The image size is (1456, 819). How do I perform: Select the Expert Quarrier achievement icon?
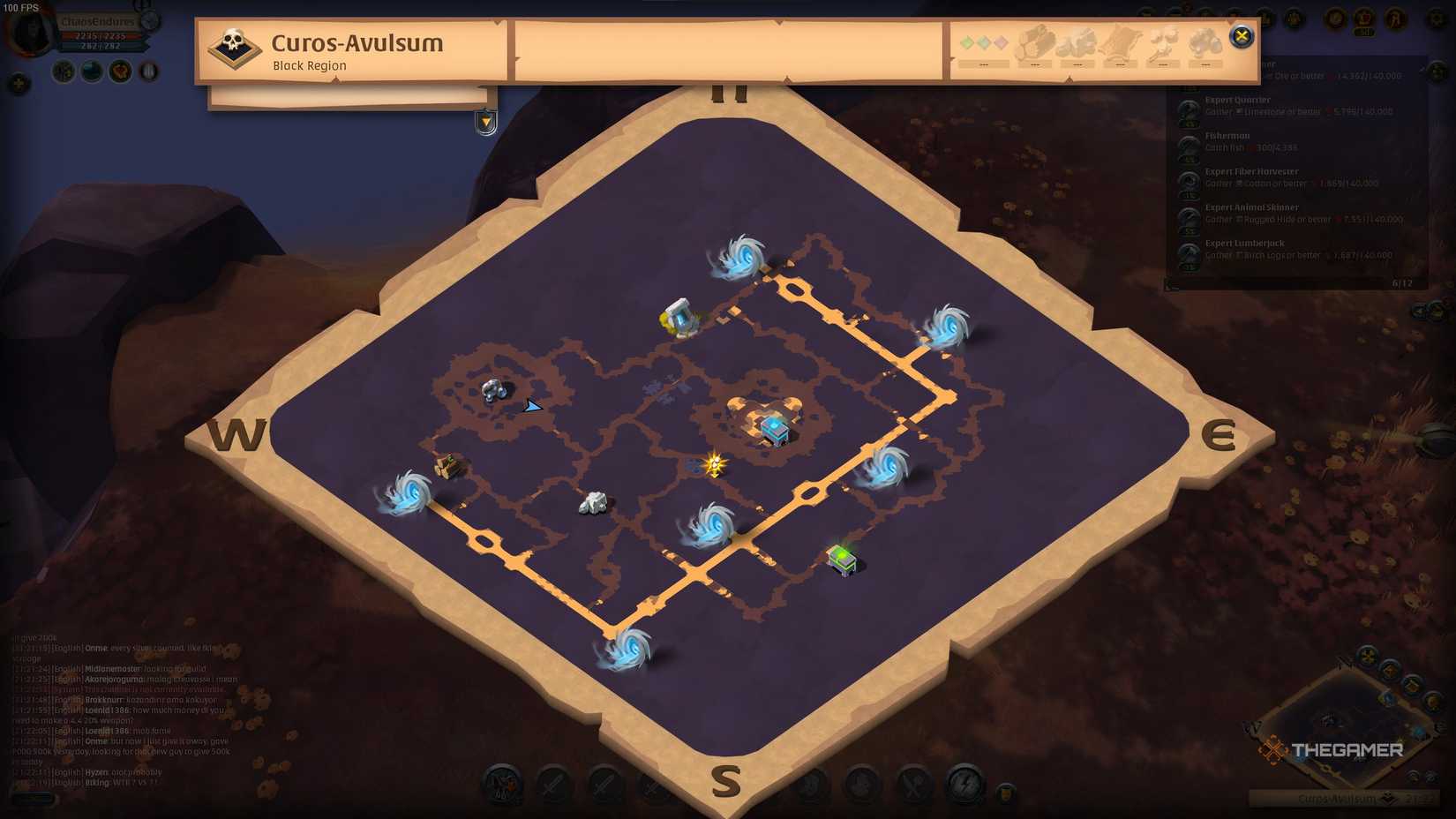click(1190, 109)
